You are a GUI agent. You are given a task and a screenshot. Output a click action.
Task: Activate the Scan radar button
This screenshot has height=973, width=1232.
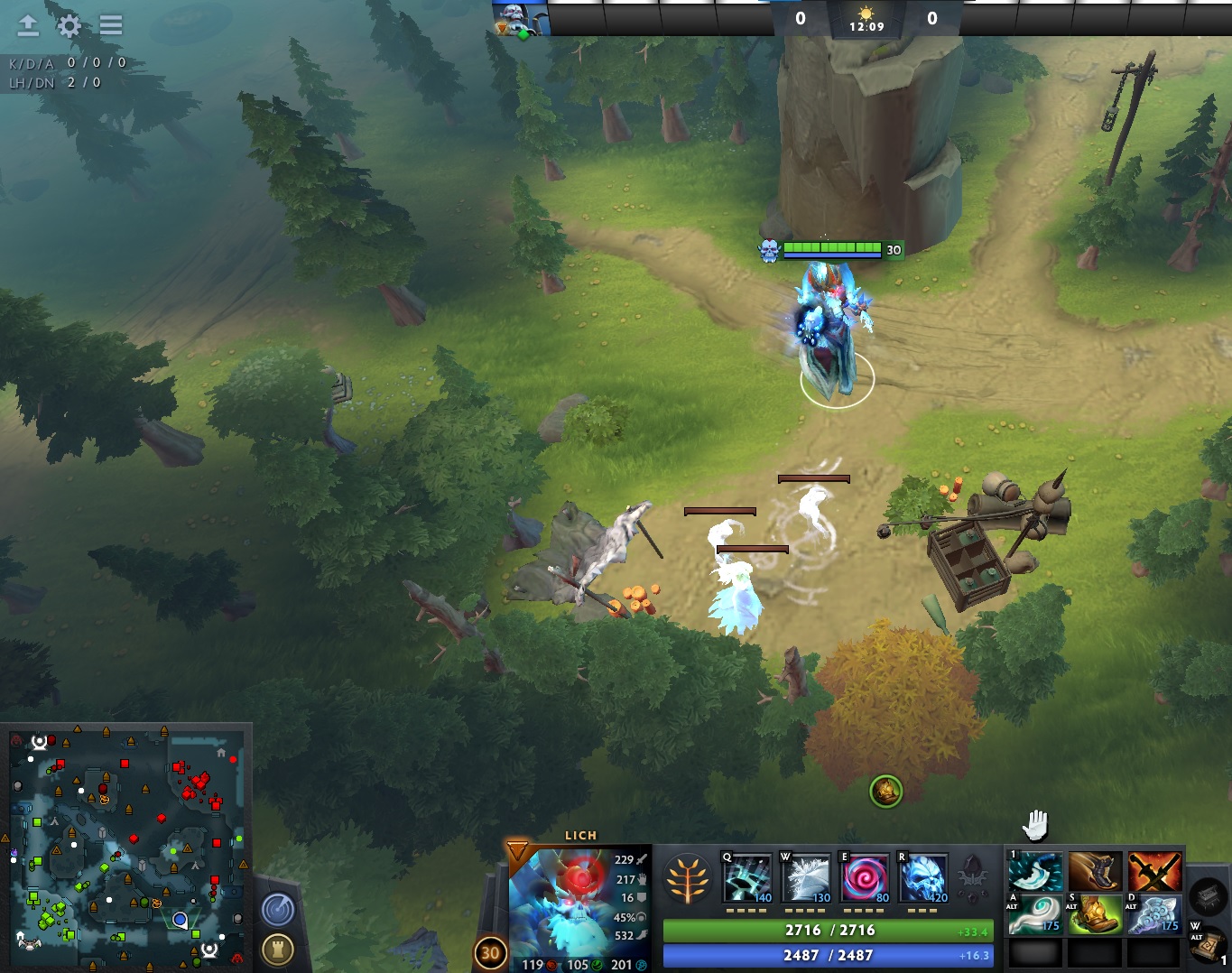278,909
